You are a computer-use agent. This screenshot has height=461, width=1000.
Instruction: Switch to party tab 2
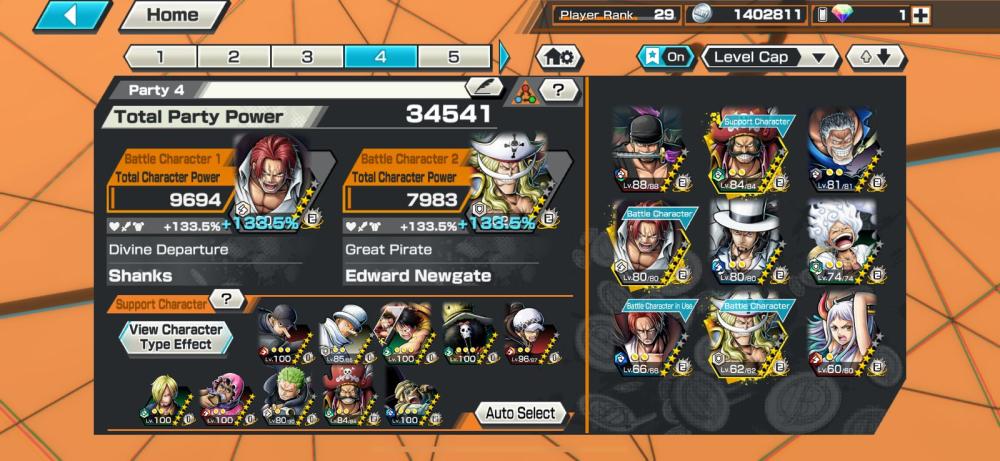pyautogui.click(x=233, y=56)
